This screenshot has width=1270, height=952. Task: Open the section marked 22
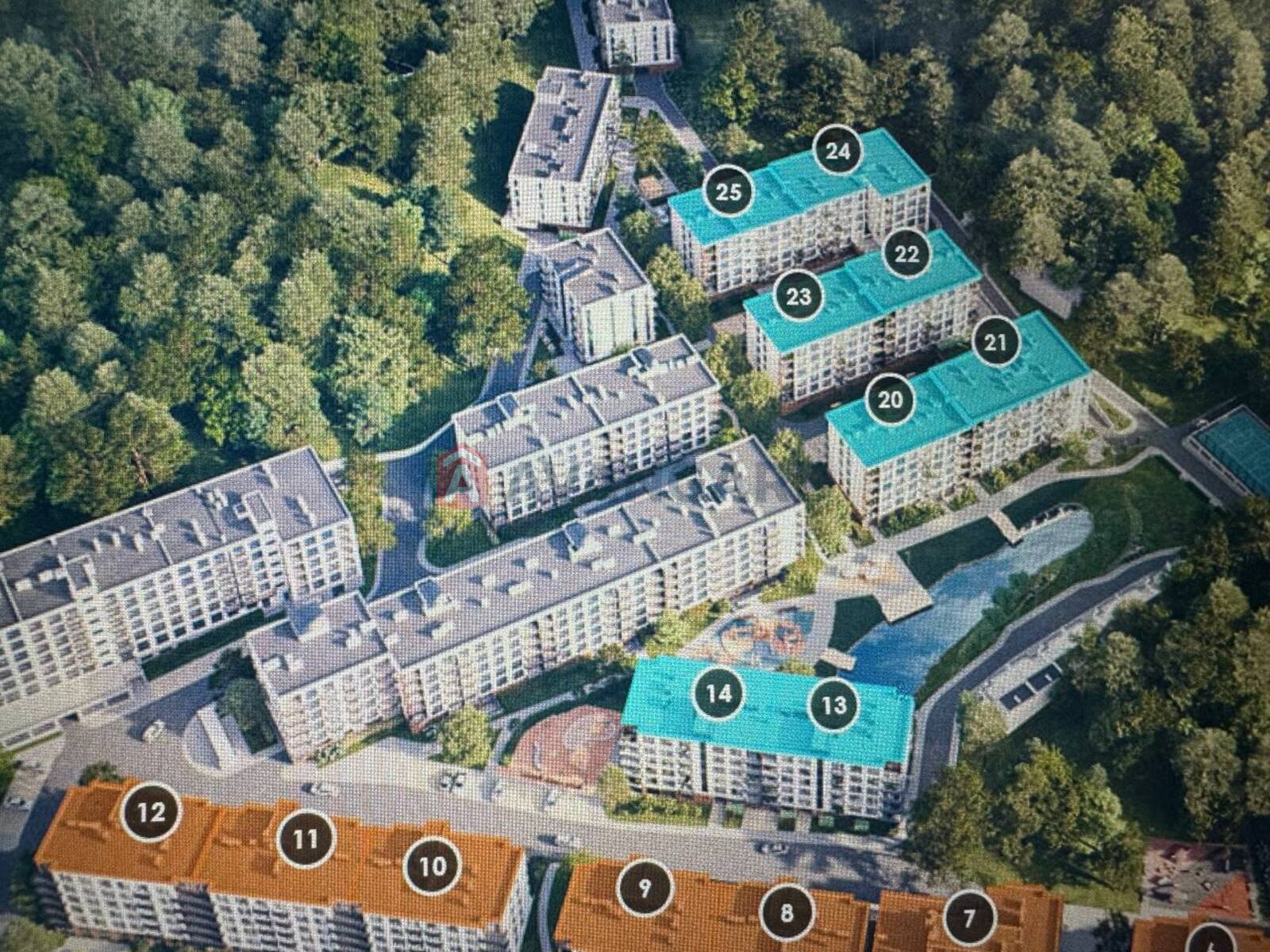[906, 253]
